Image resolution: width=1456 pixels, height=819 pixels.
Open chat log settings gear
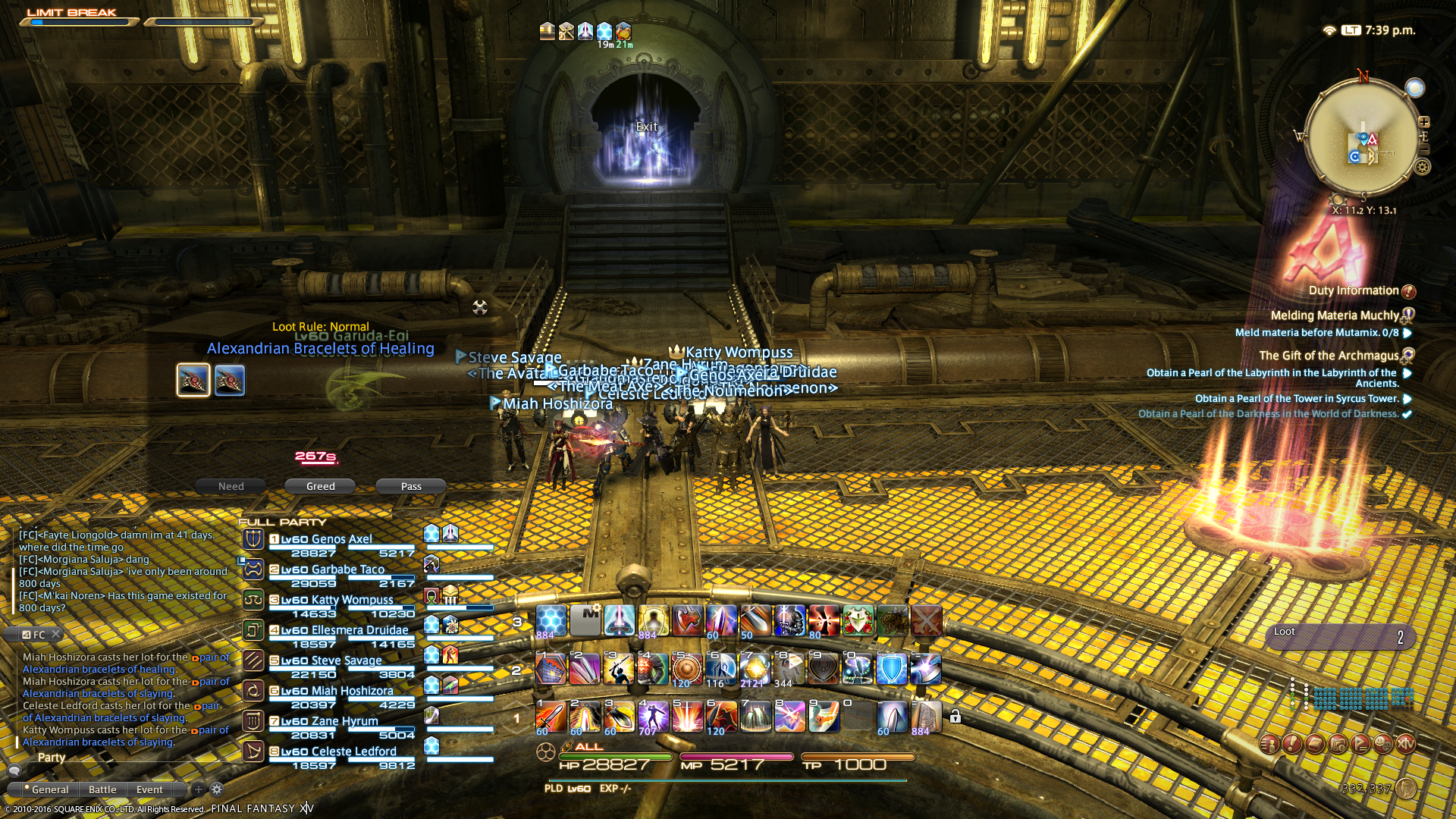click(217, 789)
